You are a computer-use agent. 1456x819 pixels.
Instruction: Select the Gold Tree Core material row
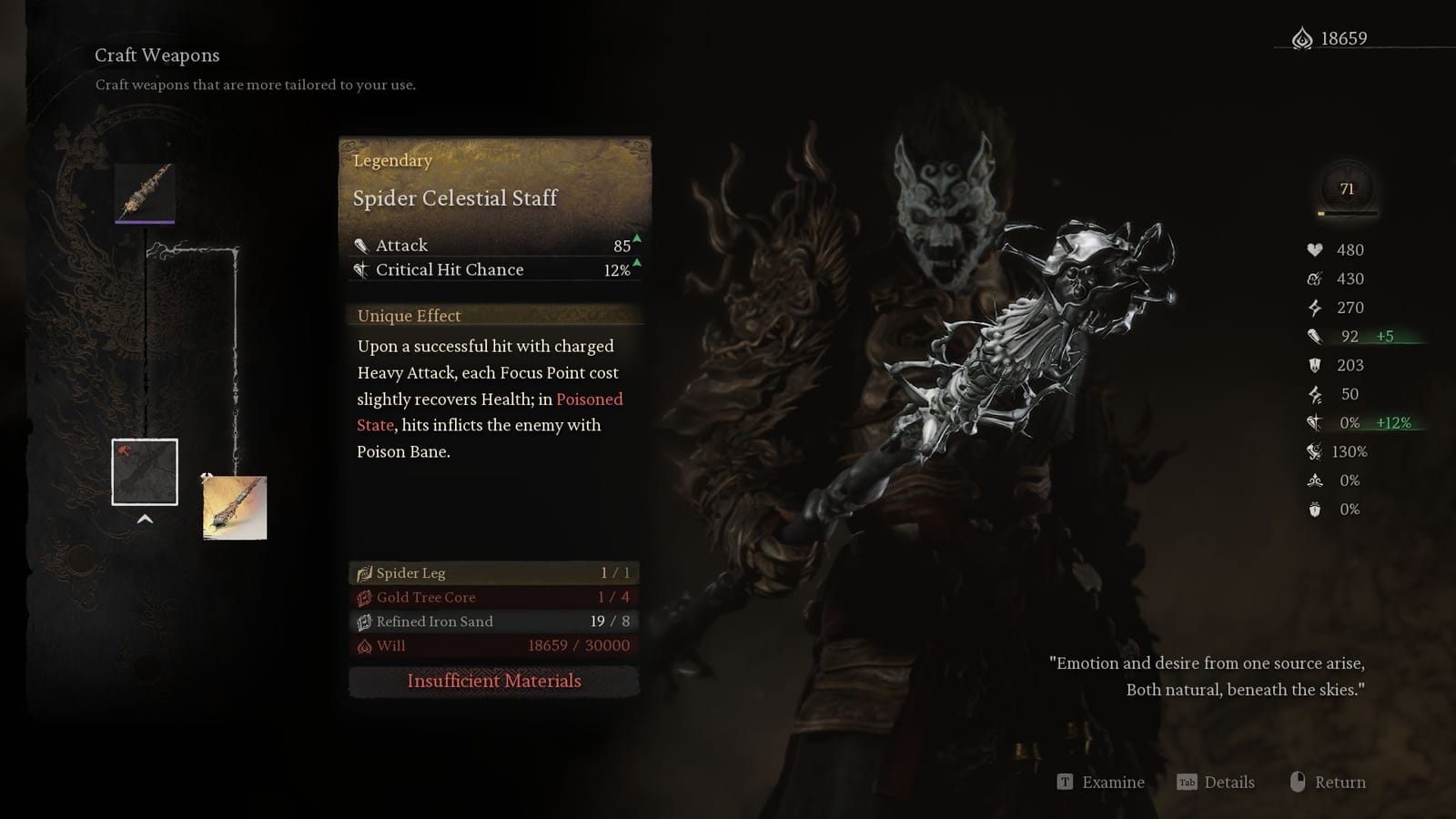pos(494,597)
